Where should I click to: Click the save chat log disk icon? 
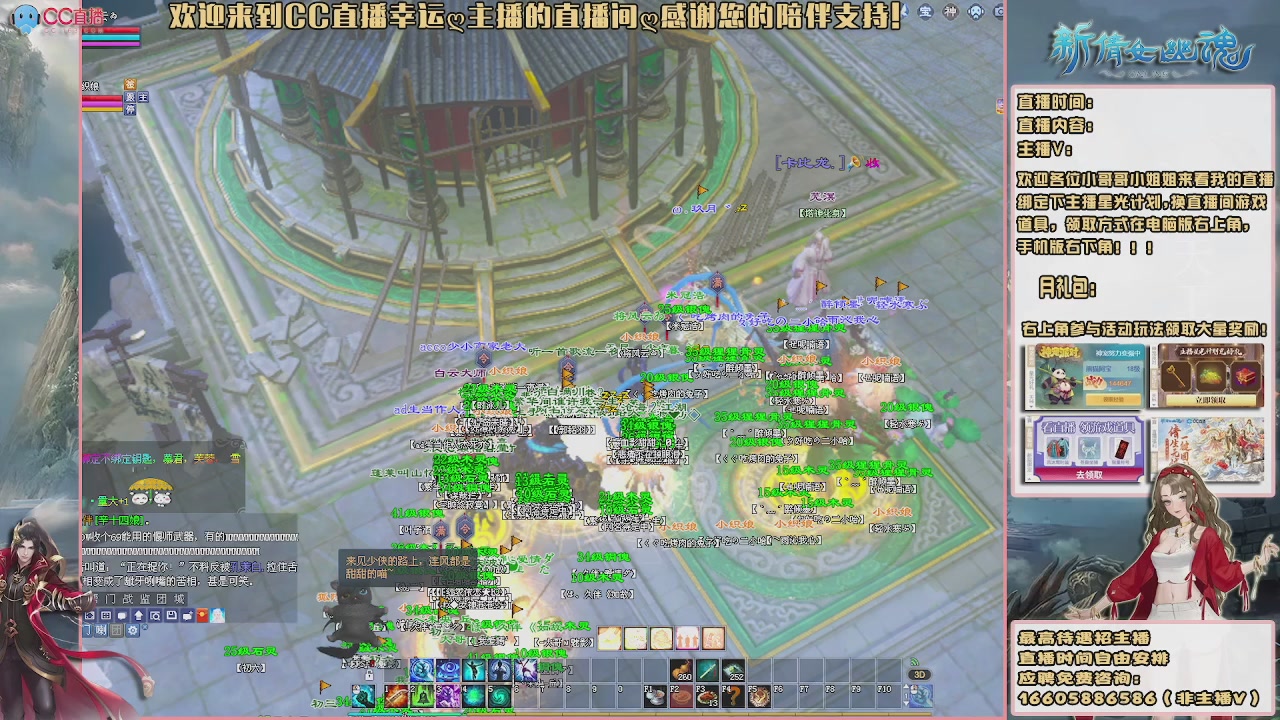tap(171, 615)
